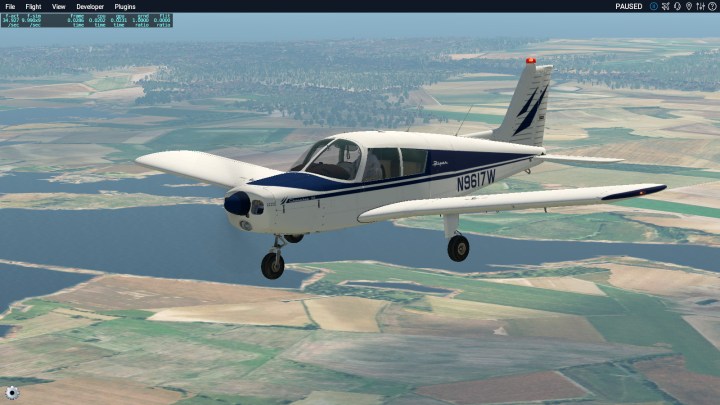Open the Plugins menu

pos(125,6)
